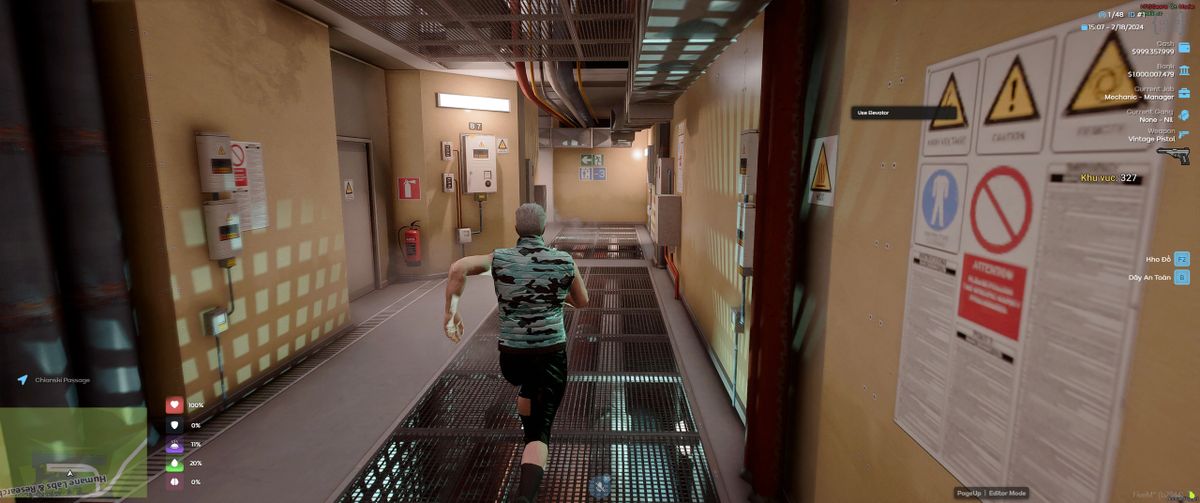Click the microphone voice indicator icon
Screen dimensions: 1200x503
point(600,486)
